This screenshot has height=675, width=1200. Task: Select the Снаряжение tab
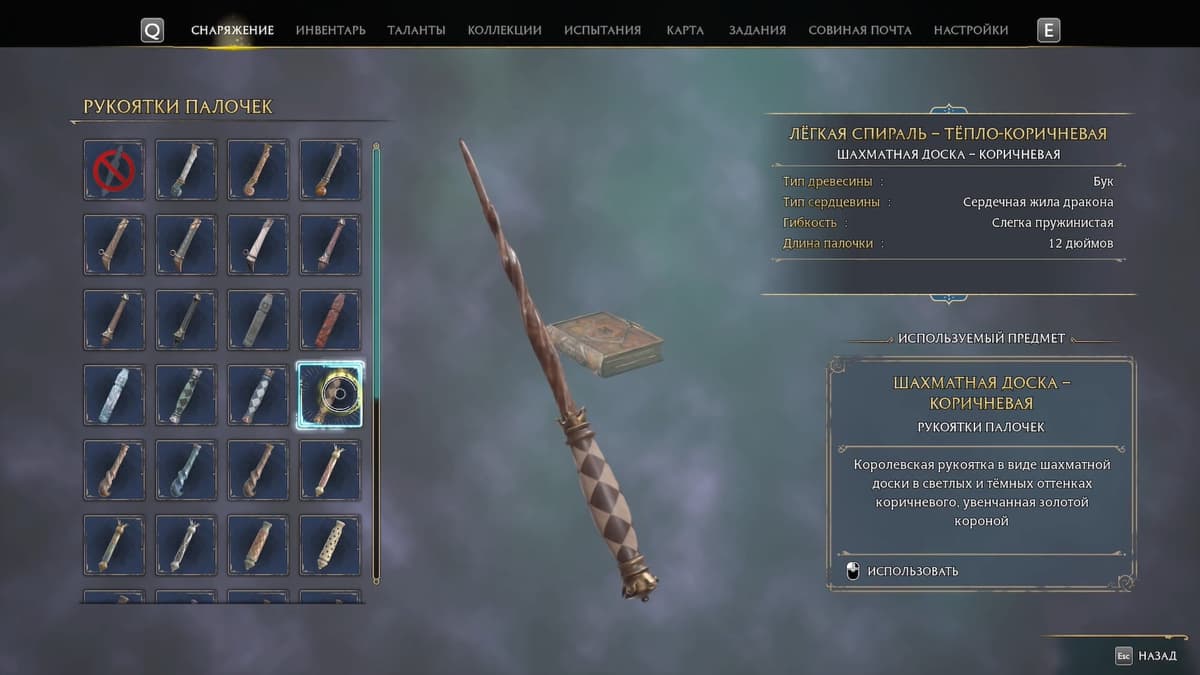232,30
